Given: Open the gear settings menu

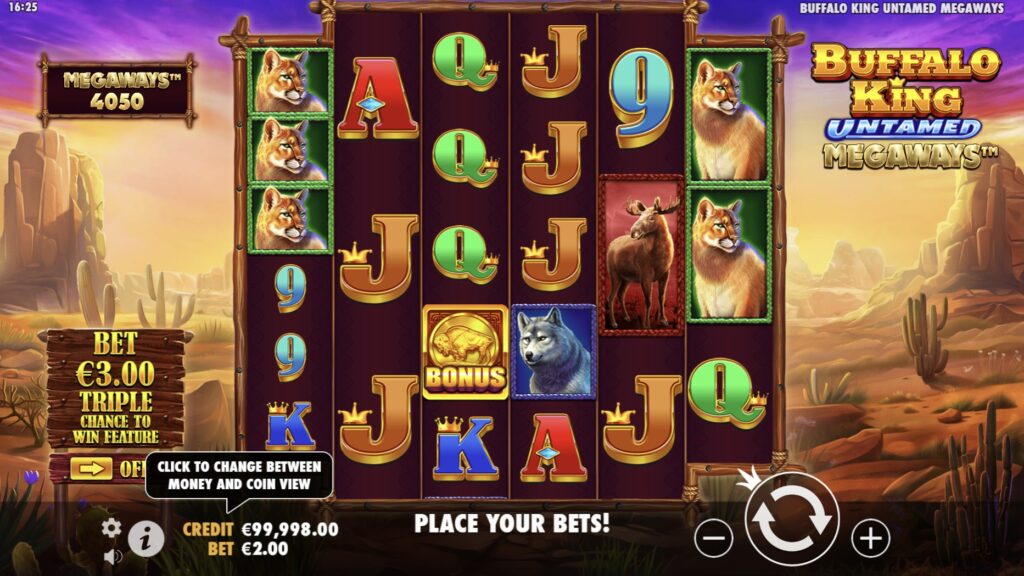Looking at the screenshot, I should tap(112, 527).
